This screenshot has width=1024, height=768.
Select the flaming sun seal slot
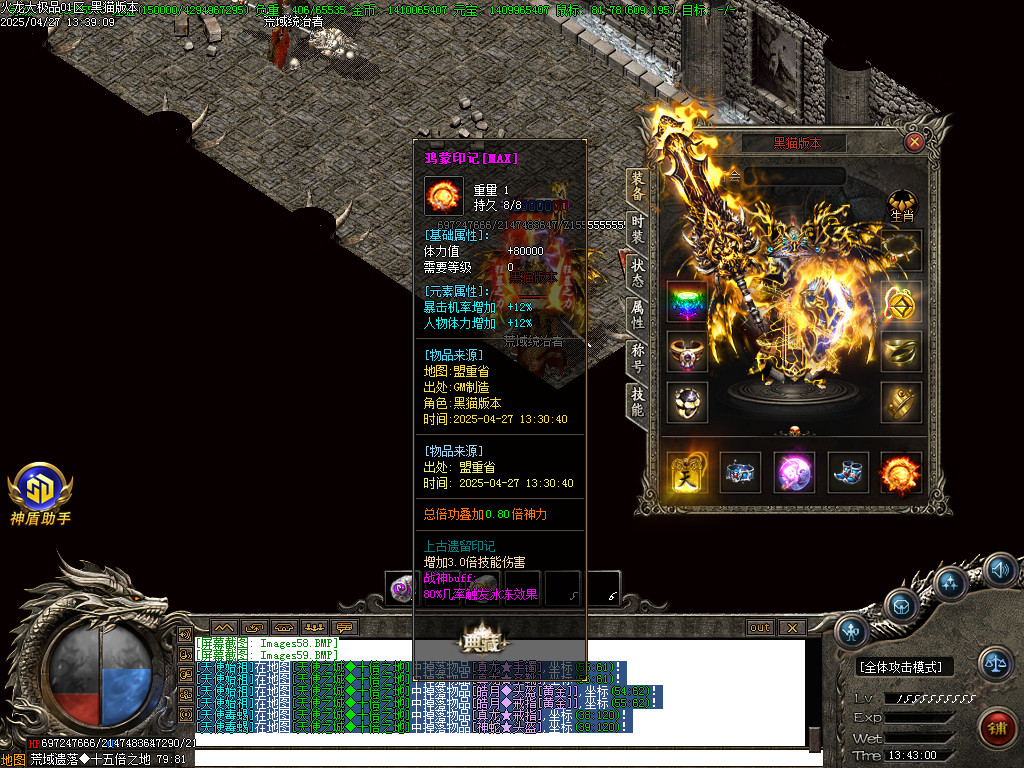(899, 472)
